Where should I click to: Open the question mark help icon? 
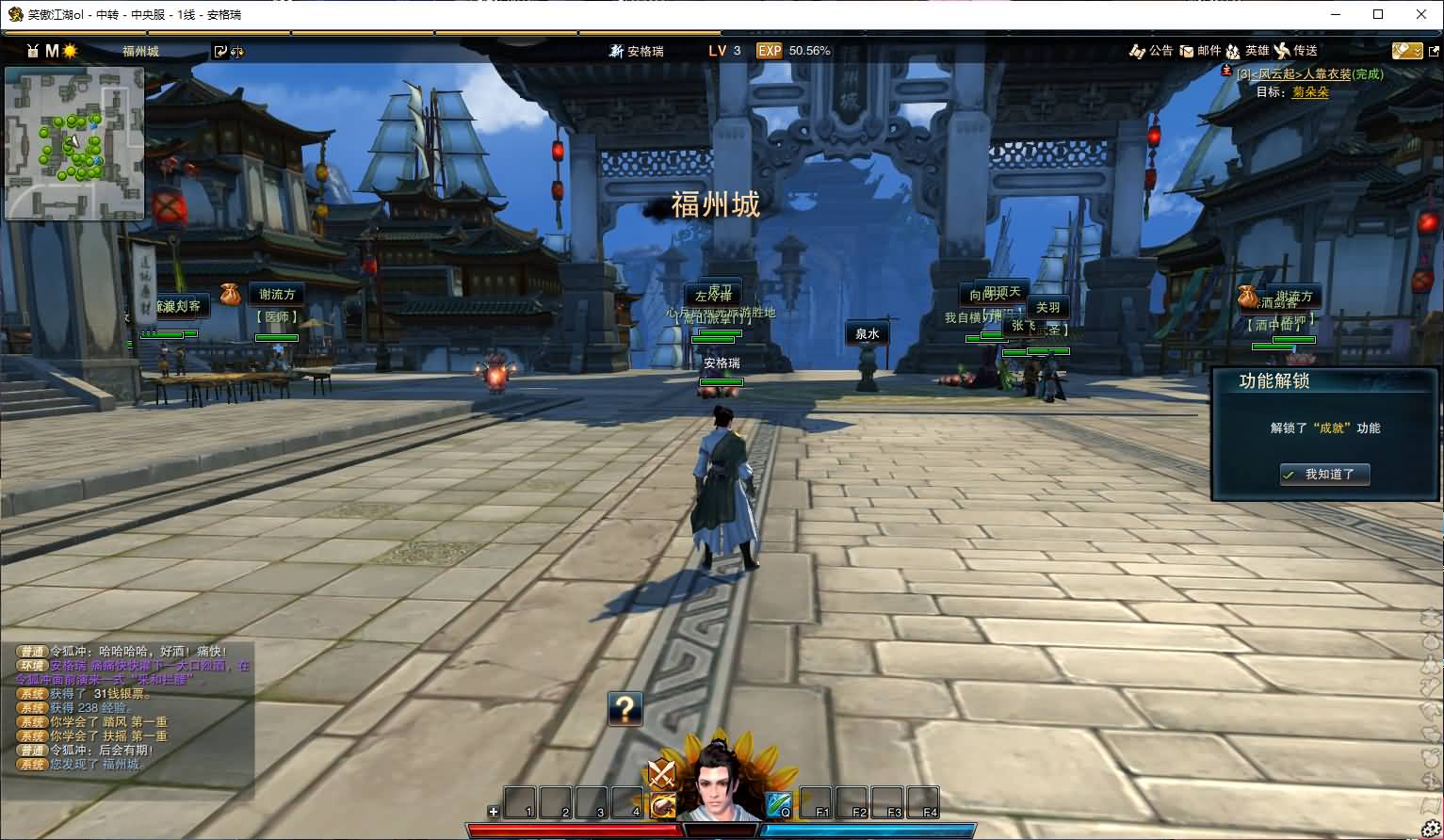[625, 707]
